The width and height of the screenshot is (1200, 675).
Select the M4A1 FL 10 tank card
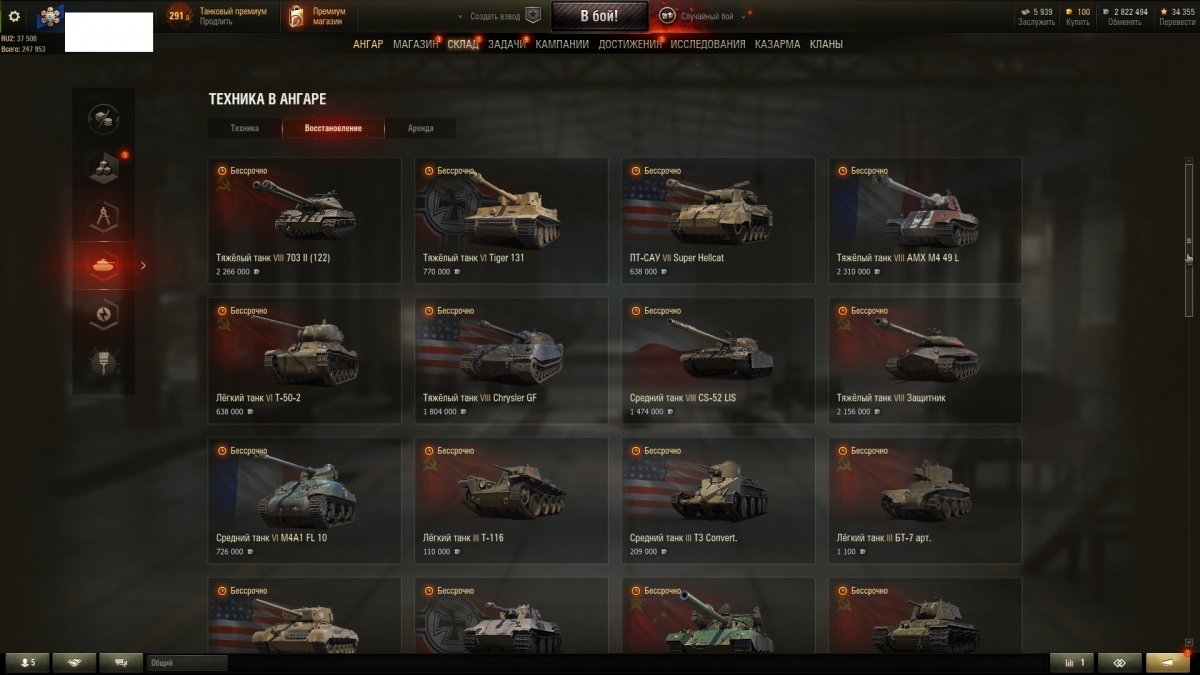(x=304, y=500)
